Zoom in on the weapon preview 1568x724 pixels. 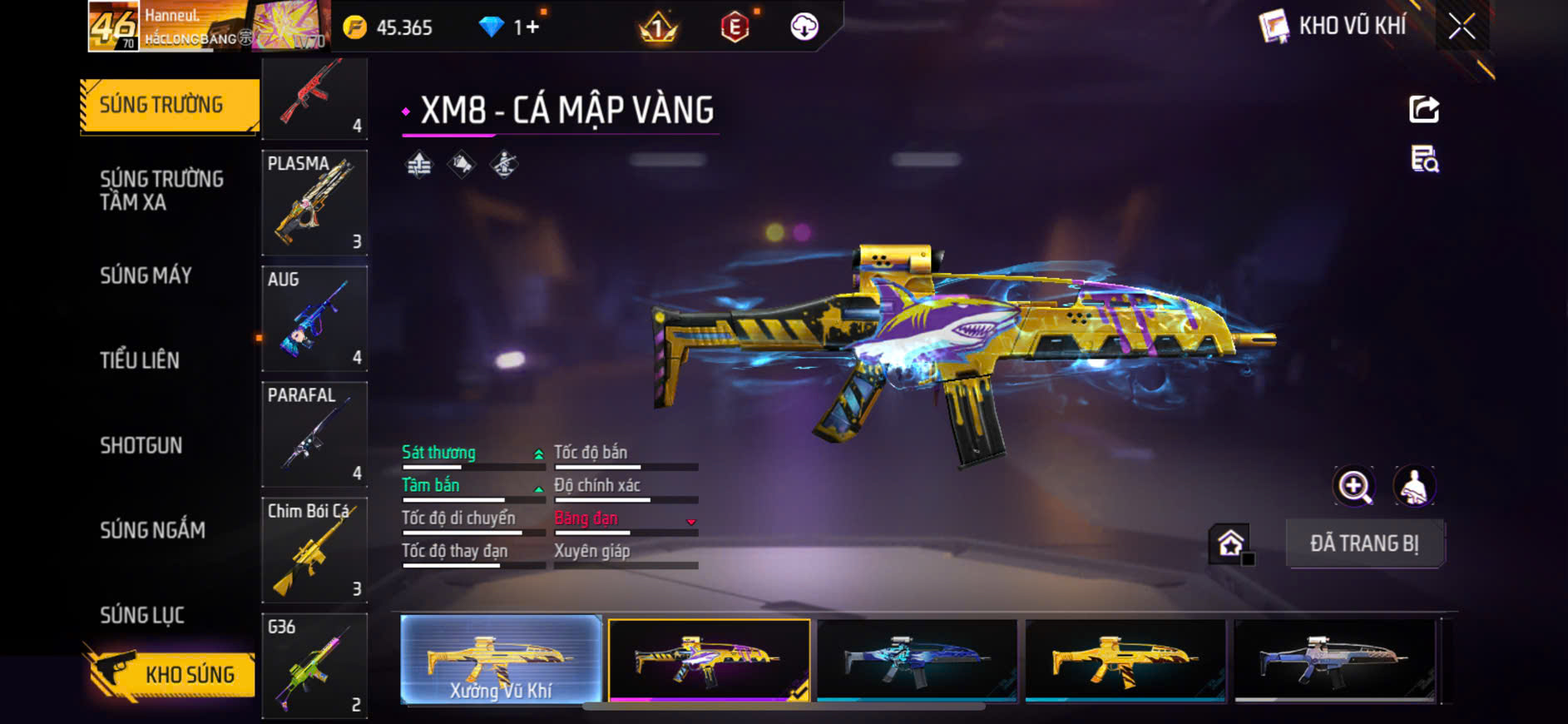pos(1354,487)
